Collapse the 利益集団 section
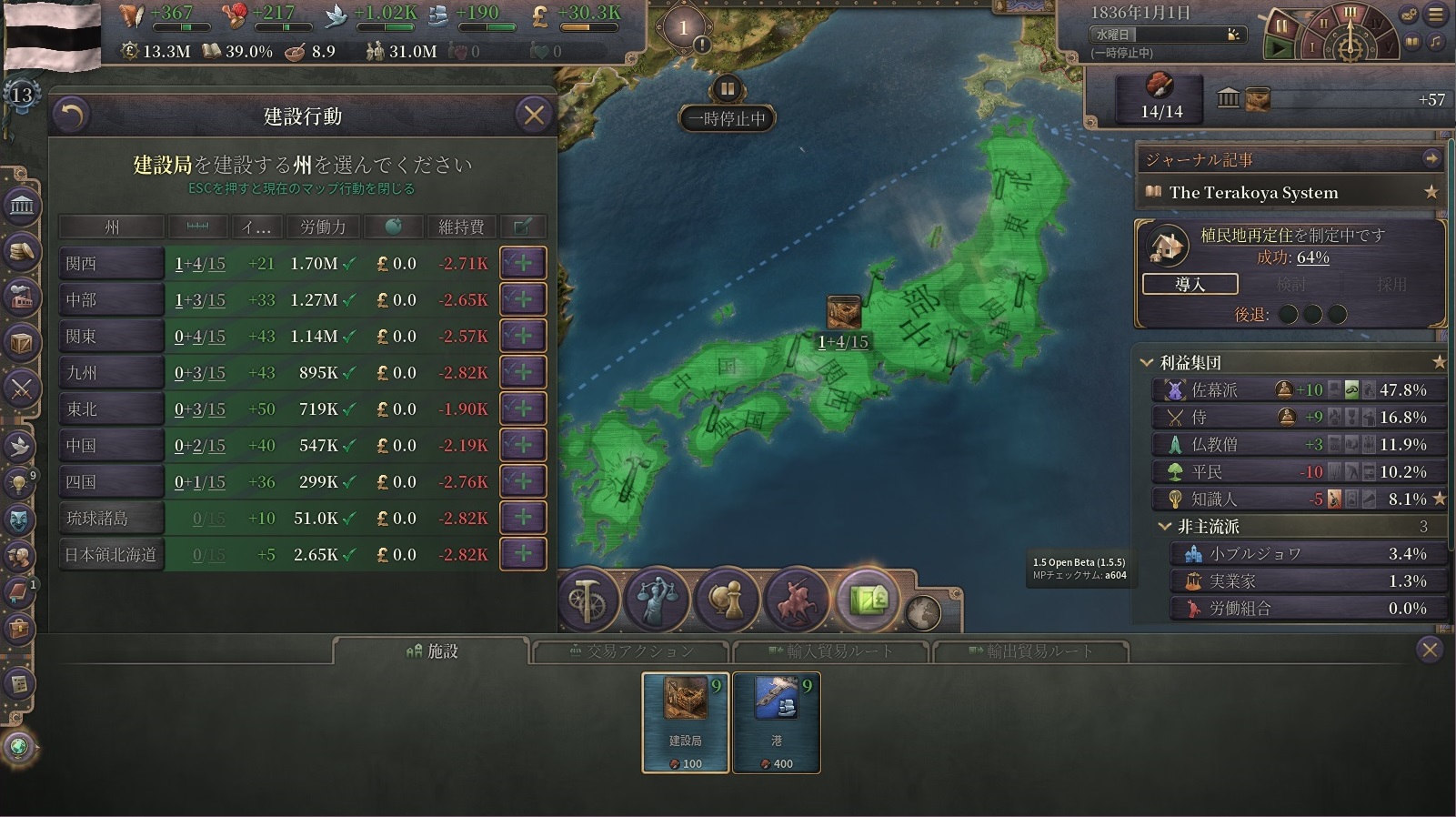 (1147, 363)
